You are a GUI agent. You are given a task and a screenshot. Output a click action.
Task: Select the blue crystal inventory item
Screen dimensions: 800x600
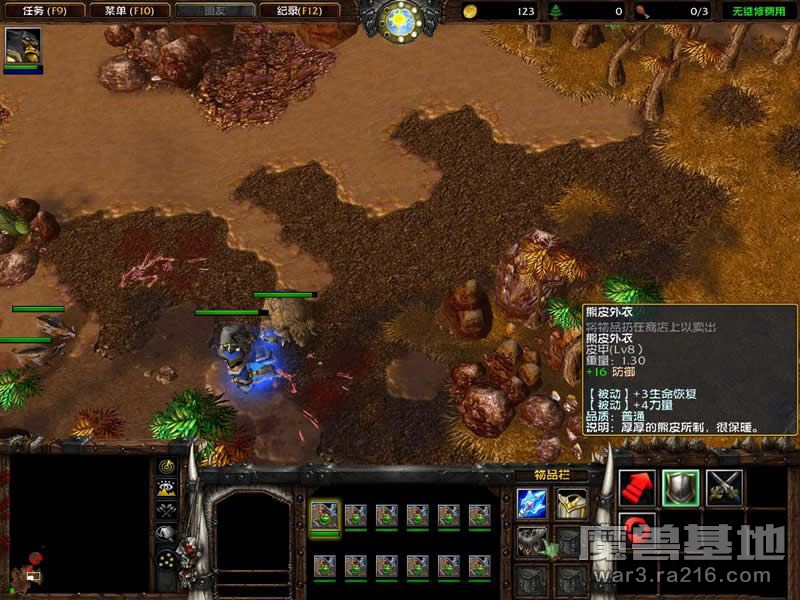[532, 503]
